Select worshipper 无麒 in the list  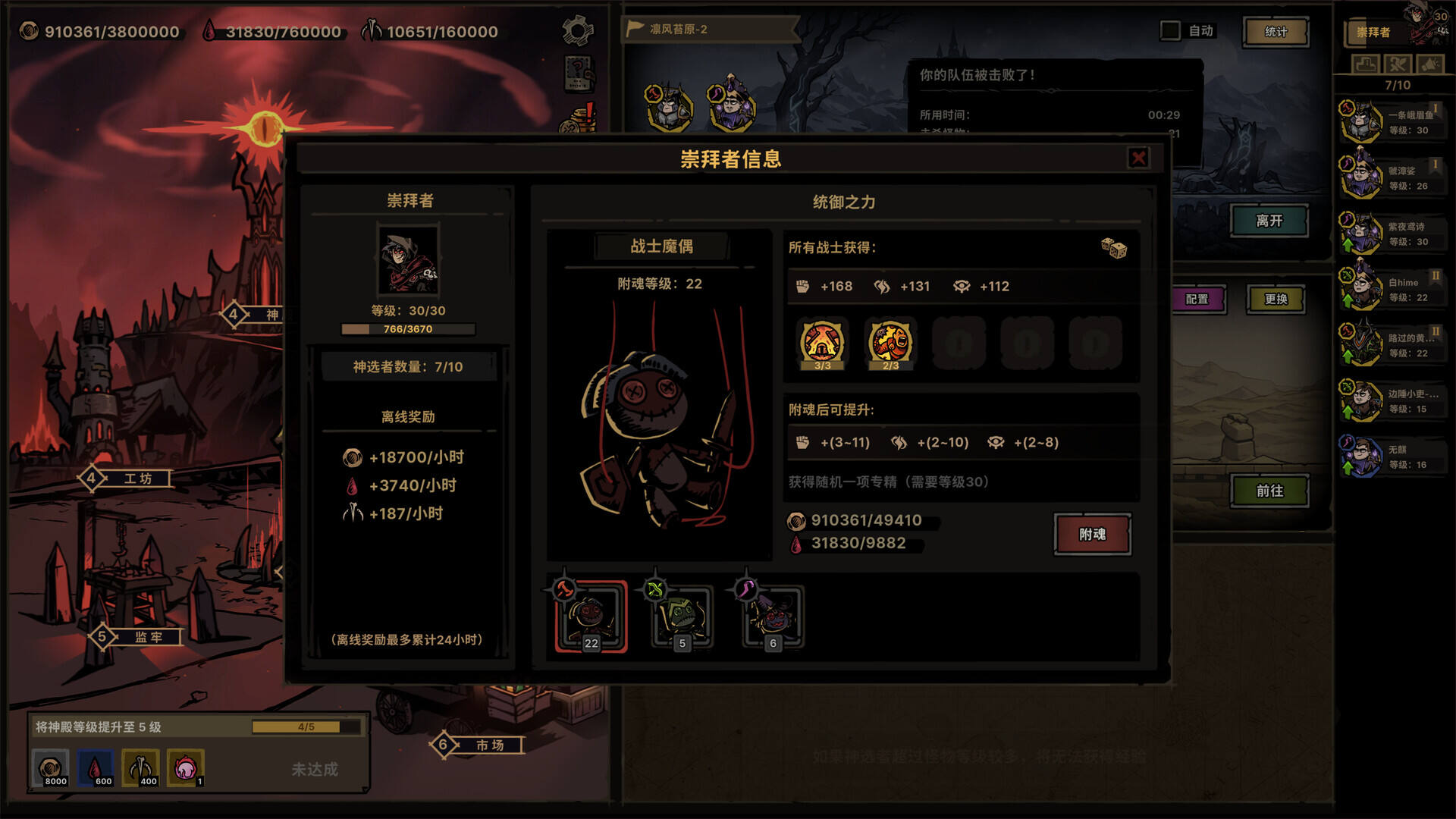point(1397,453)
